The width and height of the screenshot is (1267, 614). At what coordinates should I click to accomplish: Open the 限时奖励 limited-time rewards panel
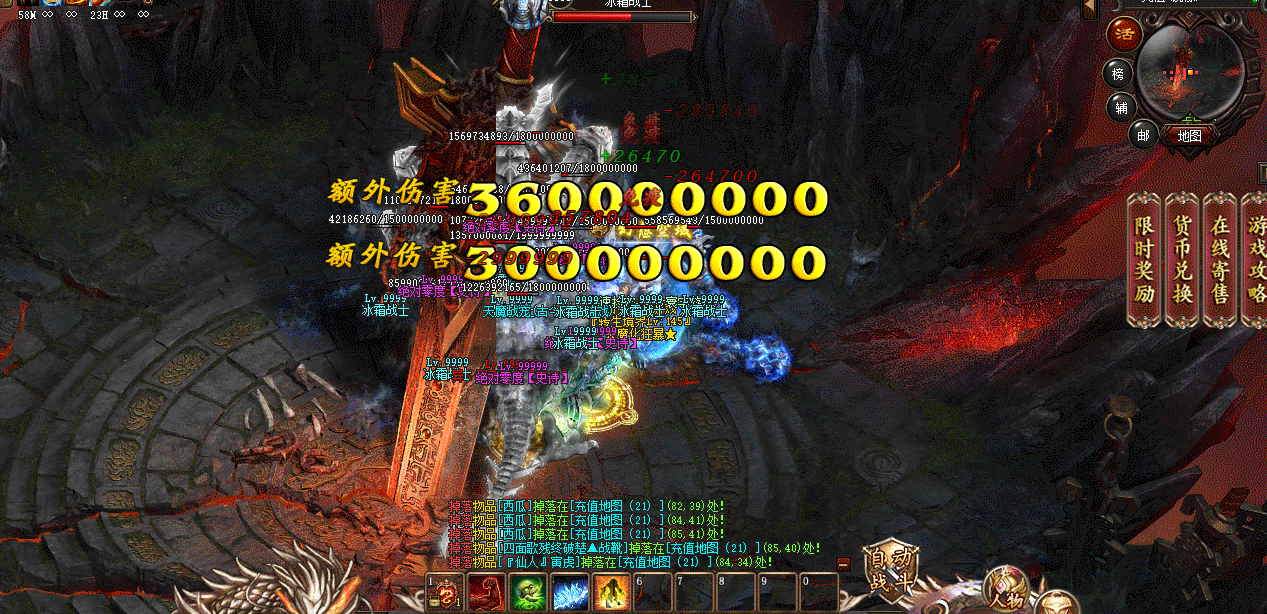point(1145,259)
